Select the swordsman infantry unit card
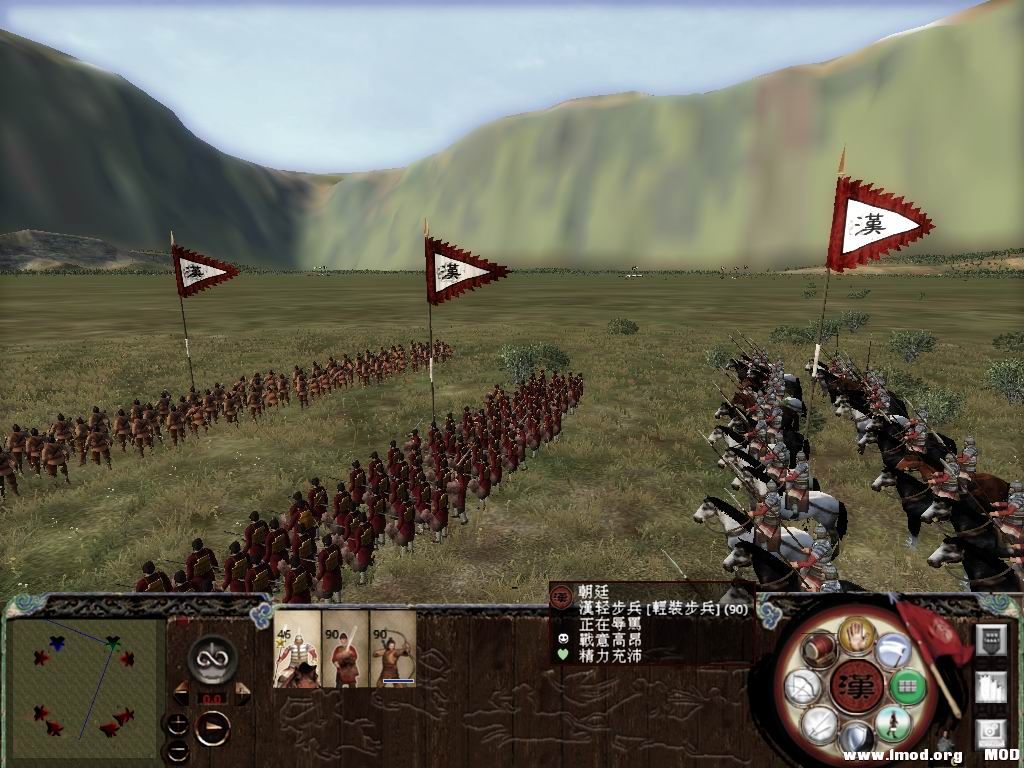Viewport: 1024px width, 768px height. (x=345, y=648)
